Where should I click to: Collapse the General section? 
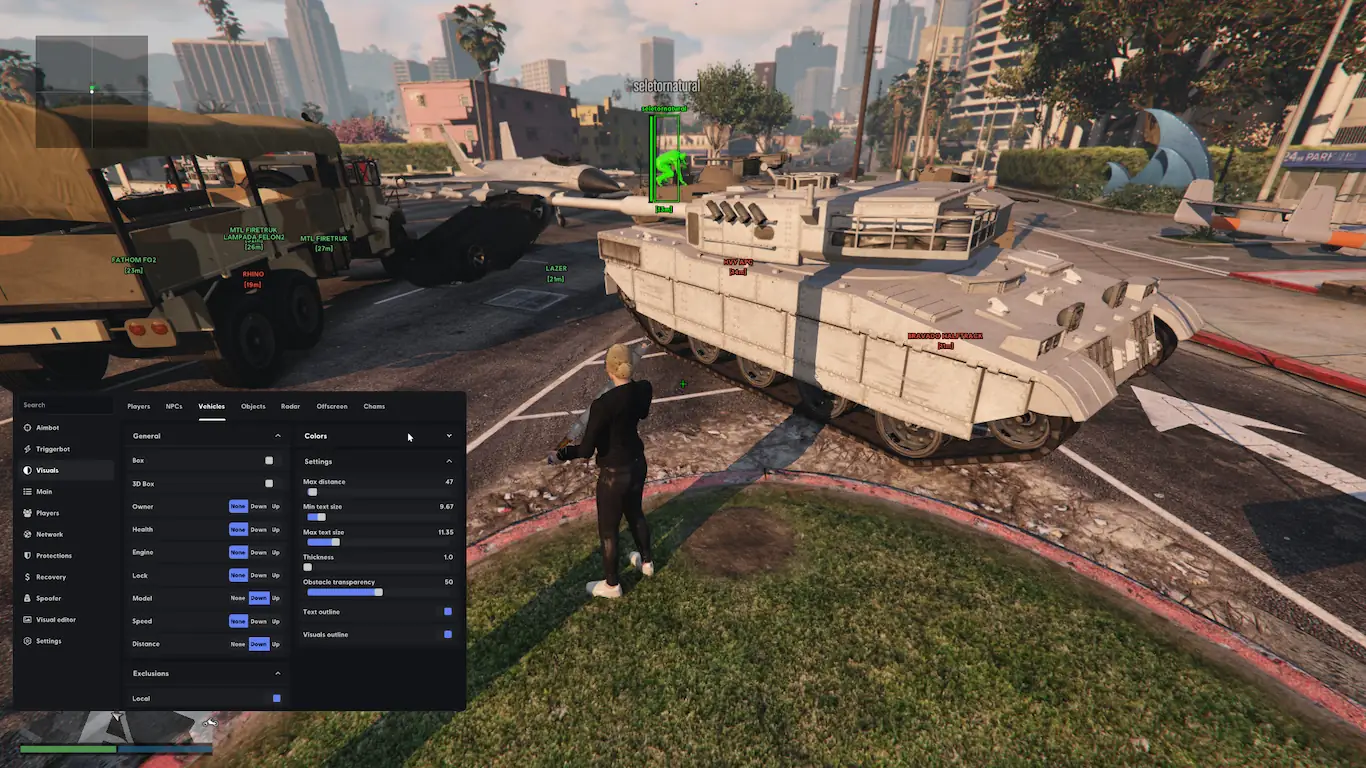click(x=277, y=436)
